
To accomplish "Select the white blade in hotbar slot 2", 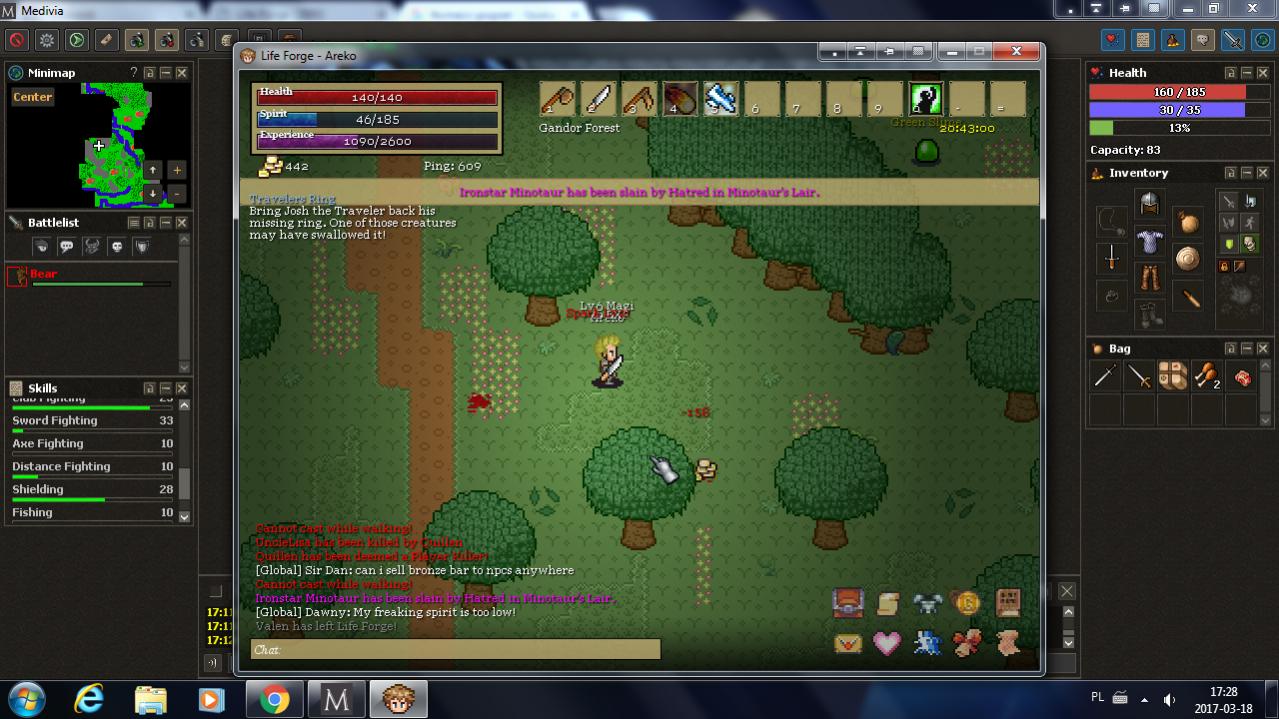I will (598, 100).
